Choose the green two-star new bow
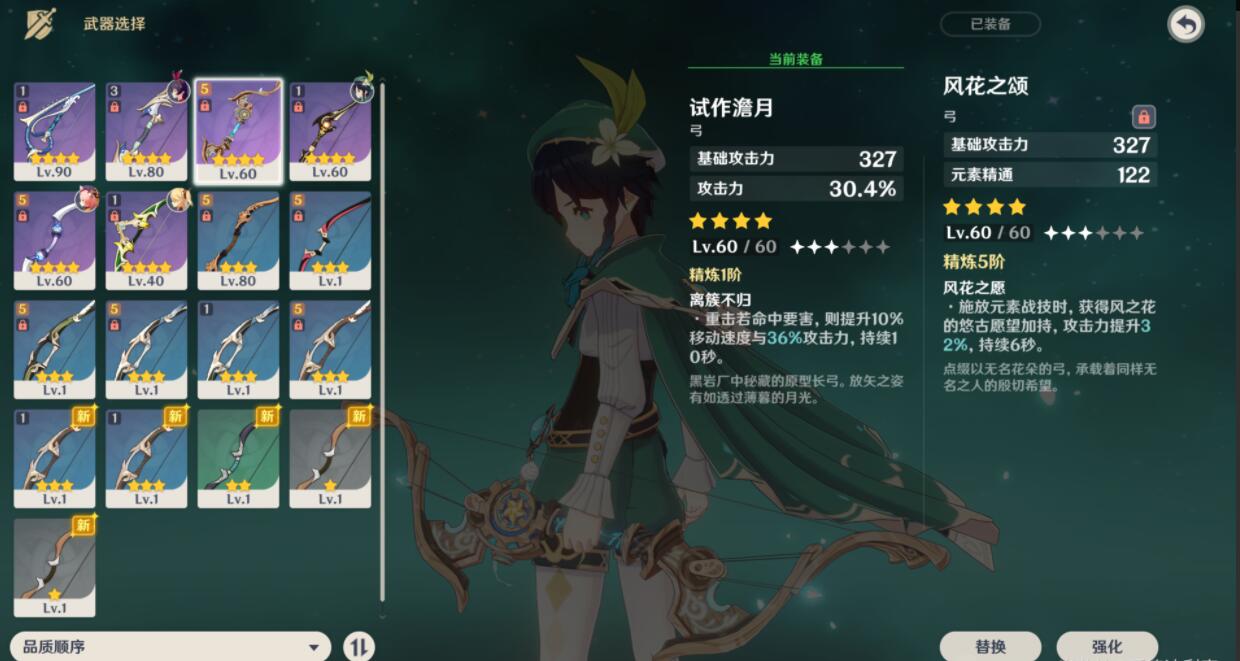1240x661 pixels. pos(239,457)
